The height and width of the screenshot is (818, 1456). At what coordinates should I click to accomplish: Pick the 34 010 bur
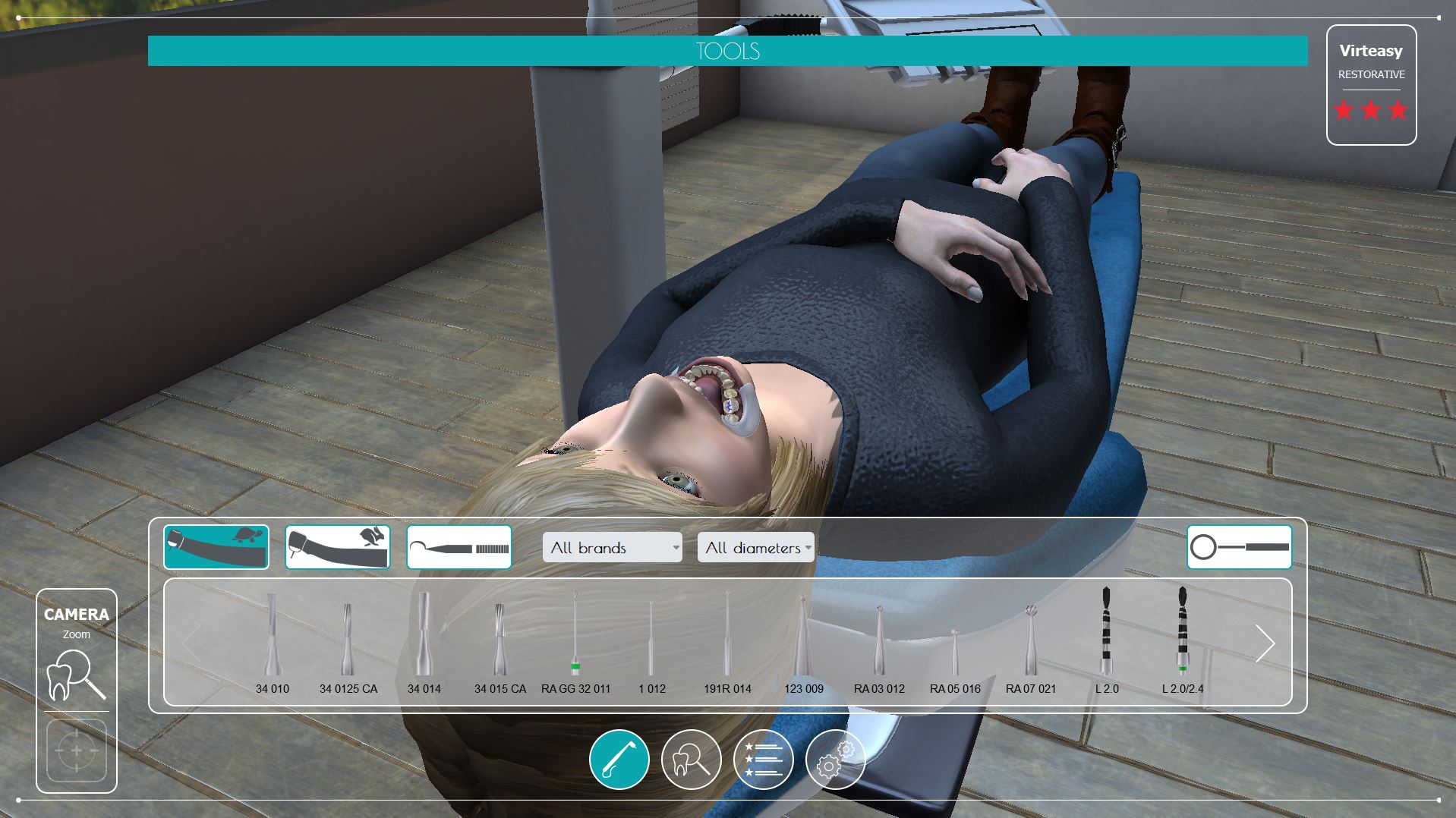pos(272,641)
